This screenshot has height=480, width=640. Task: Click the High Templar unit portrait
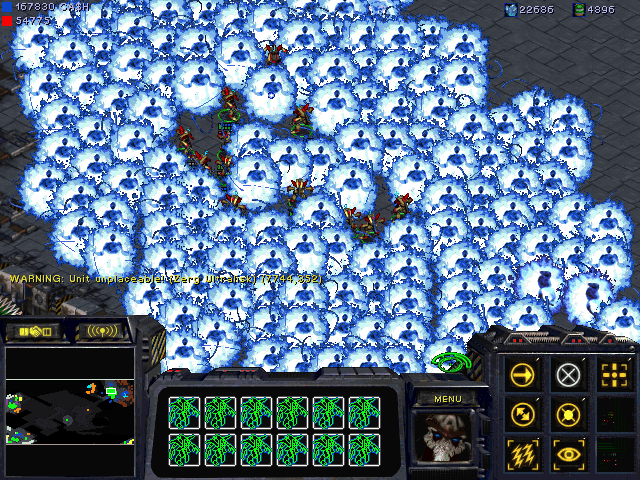[446, 437]
